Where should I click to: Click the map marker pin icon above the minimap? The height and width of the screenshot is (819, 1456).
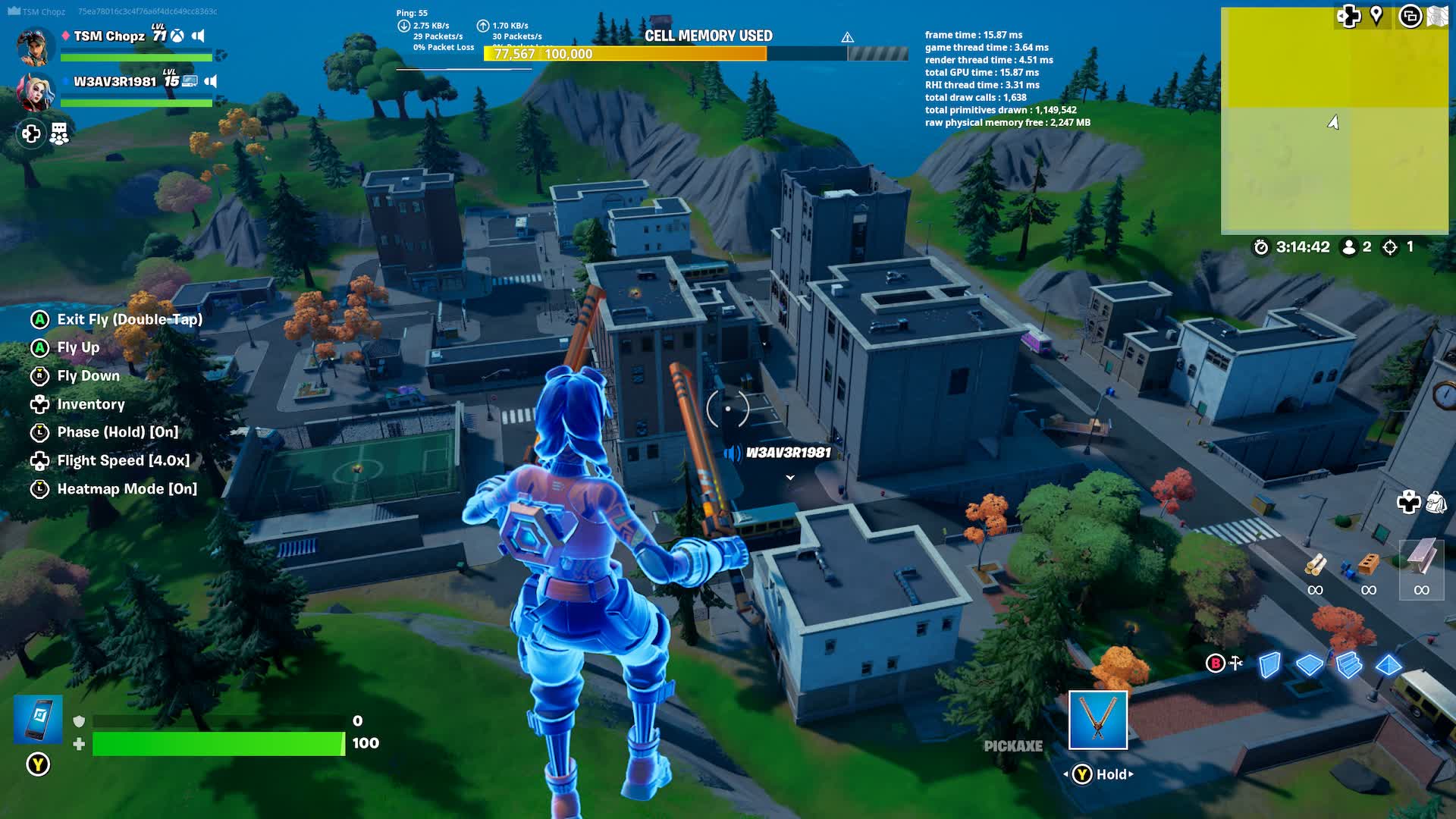(x=1376, y=14)
